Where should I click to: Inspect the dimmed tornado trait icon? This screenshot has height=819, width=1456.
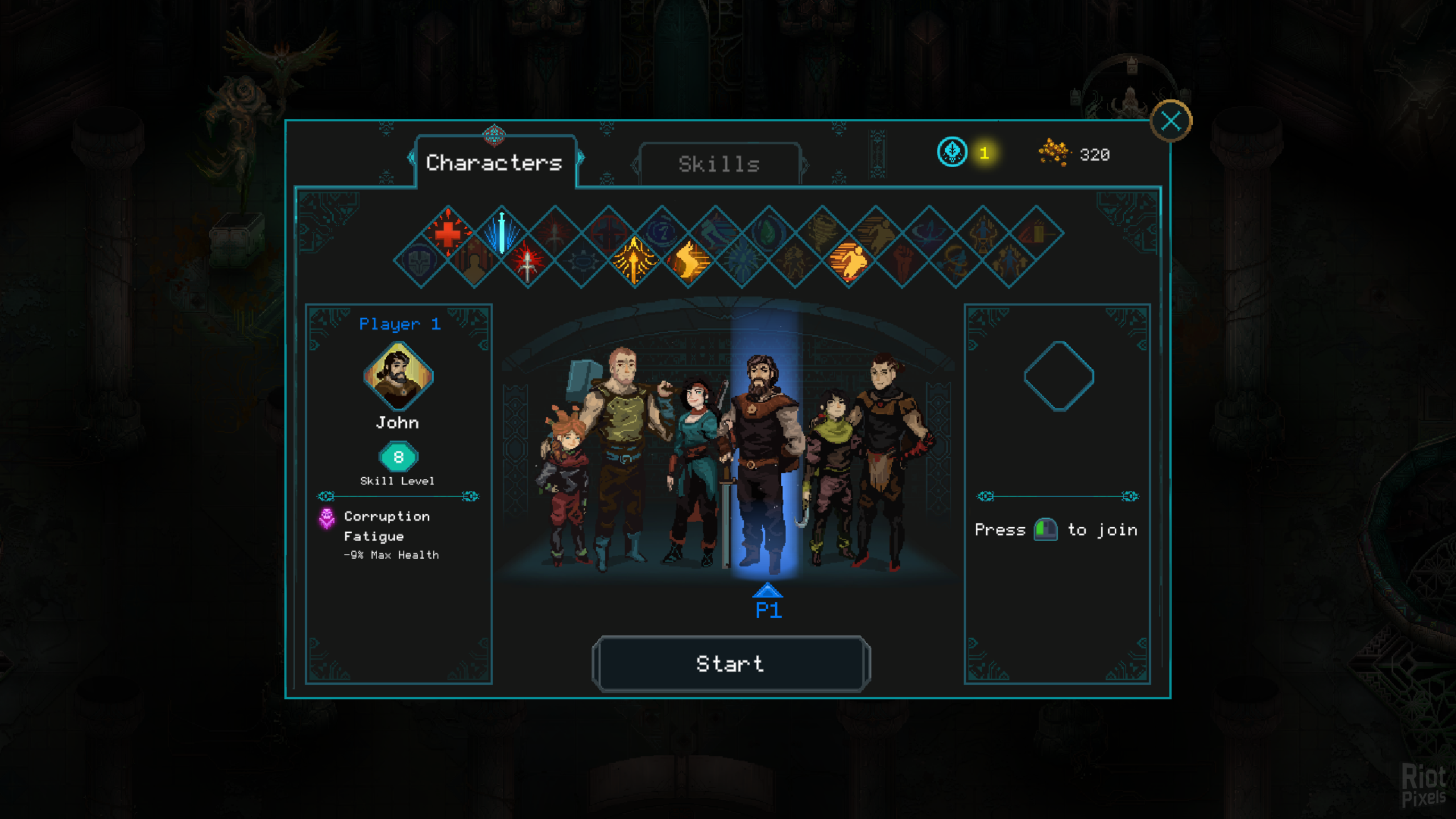[822, 233]
